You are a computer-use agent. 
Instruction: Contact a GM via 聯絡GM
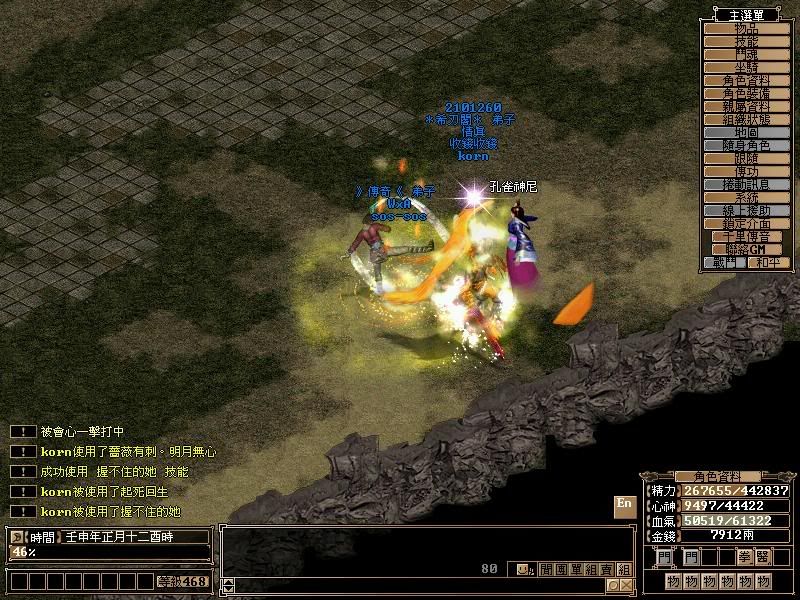pyautogui.click(x=747, y=249)
